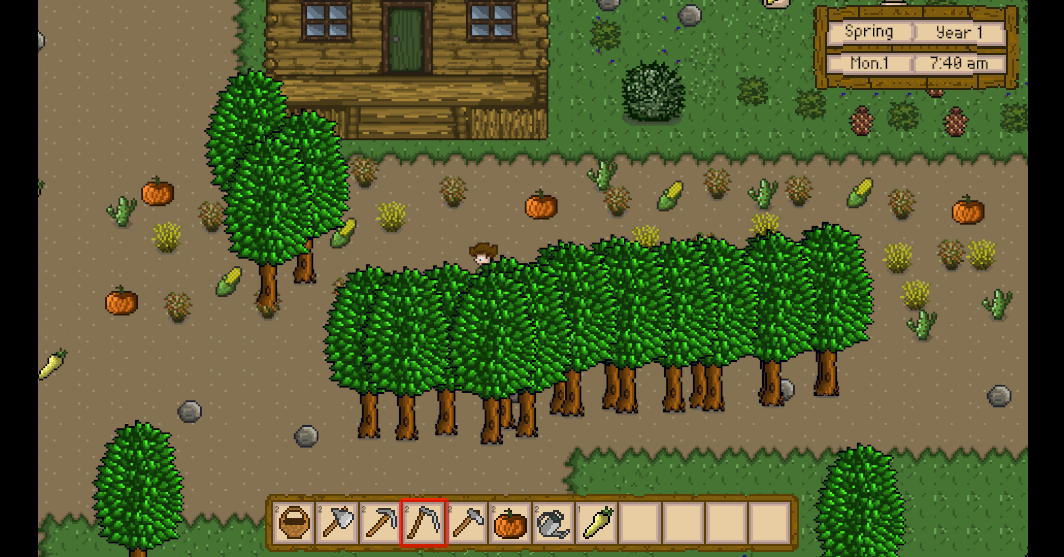The image size is (1064, 557).
Task: Equip the axe from the hotbar
Action: coord(337,523)
